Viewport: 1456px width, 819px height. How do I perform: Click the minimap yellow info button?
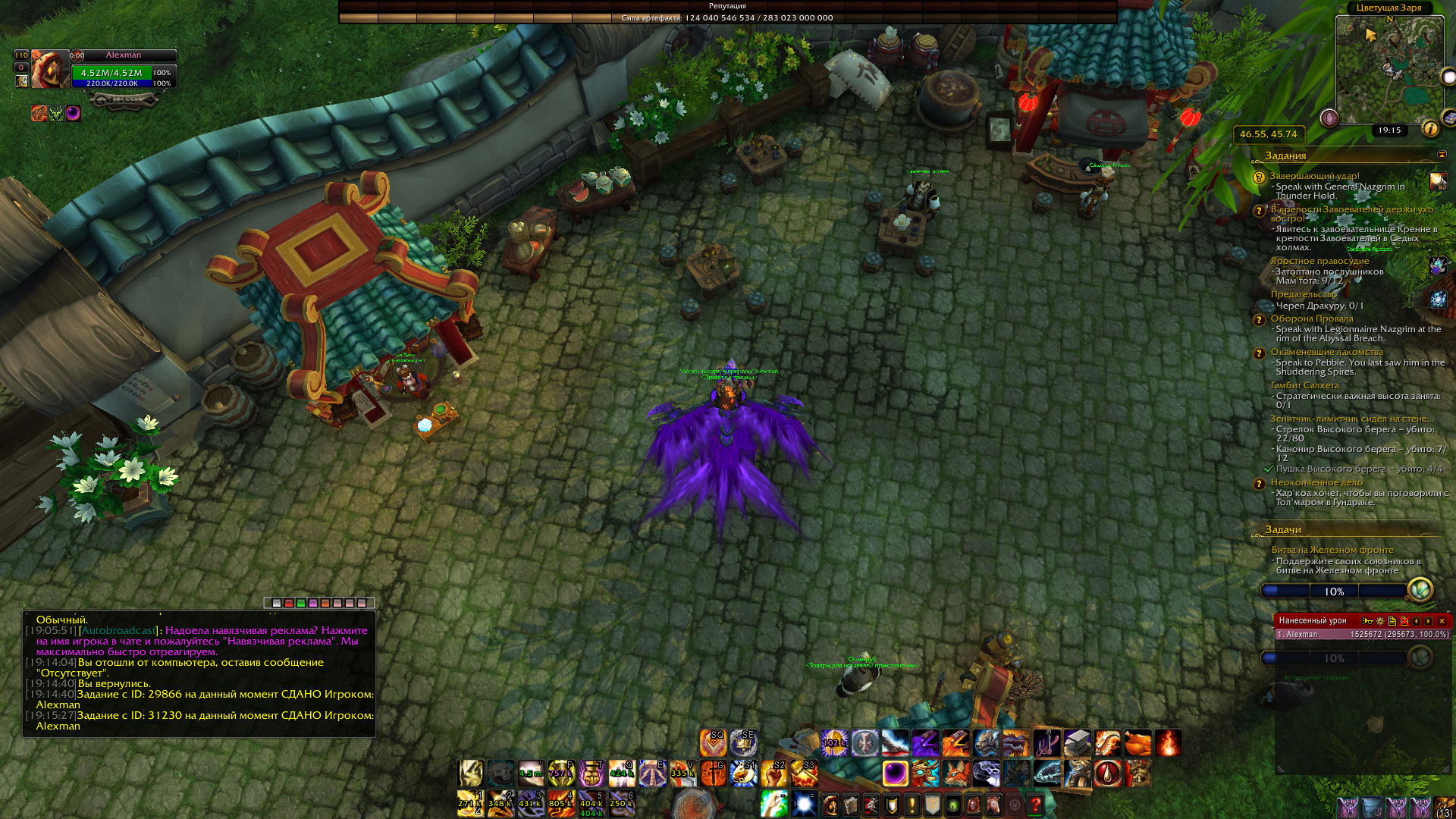pos(1430,128)
